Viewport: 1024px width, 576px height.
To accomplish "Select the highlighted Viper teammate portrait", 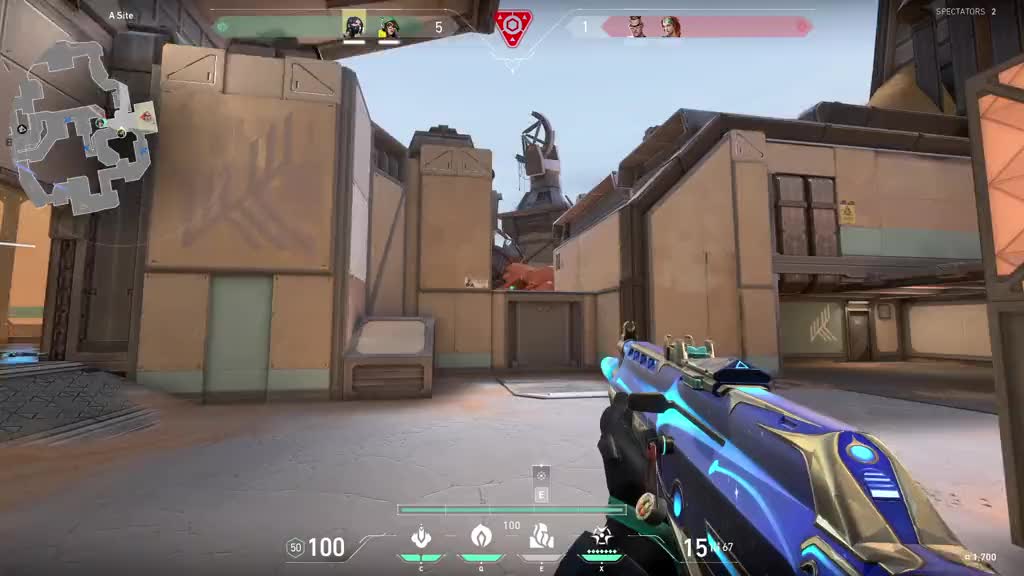I will pyautogui.click(x=354, y=26).
